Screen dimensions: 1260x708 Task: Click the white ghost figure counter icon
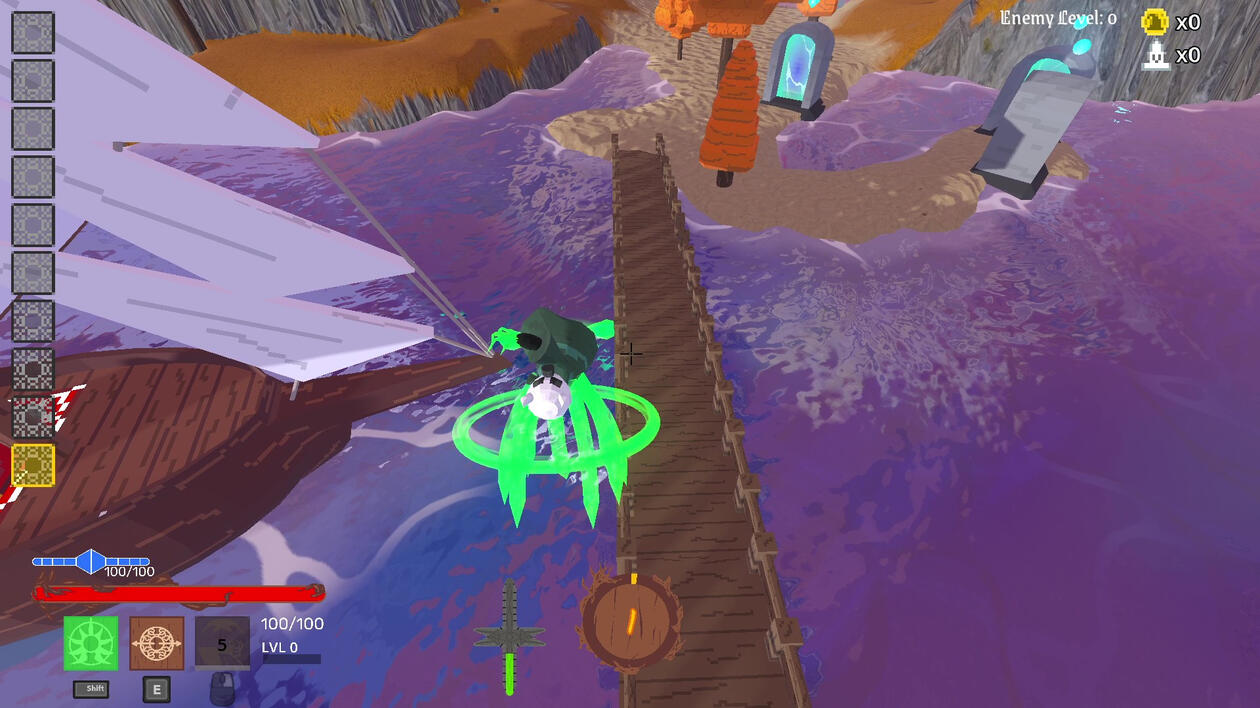tap(1156, 55)
